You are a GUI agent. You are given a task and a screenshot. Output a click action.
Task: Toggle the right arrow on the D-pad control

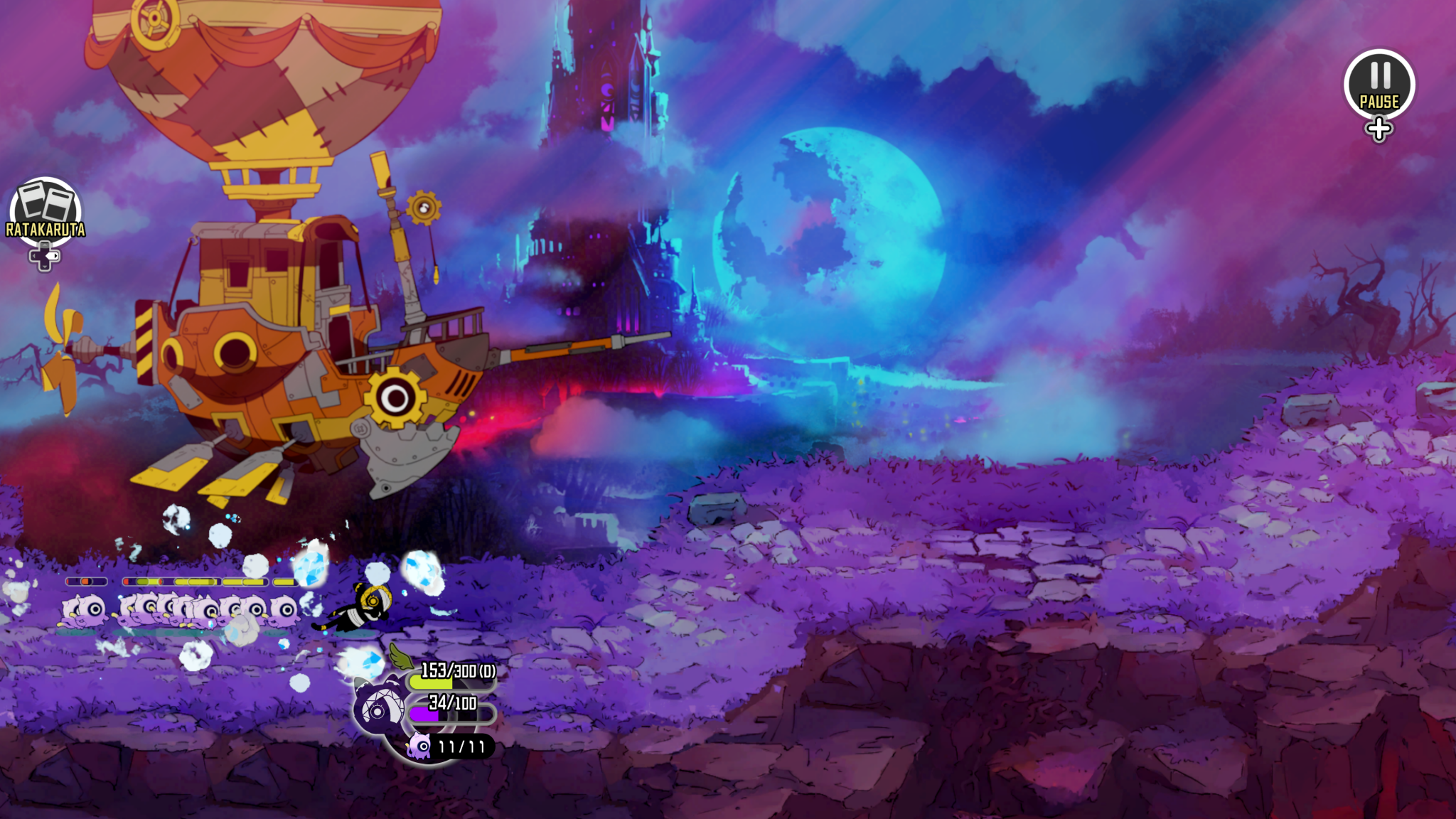tap(55, 255)
